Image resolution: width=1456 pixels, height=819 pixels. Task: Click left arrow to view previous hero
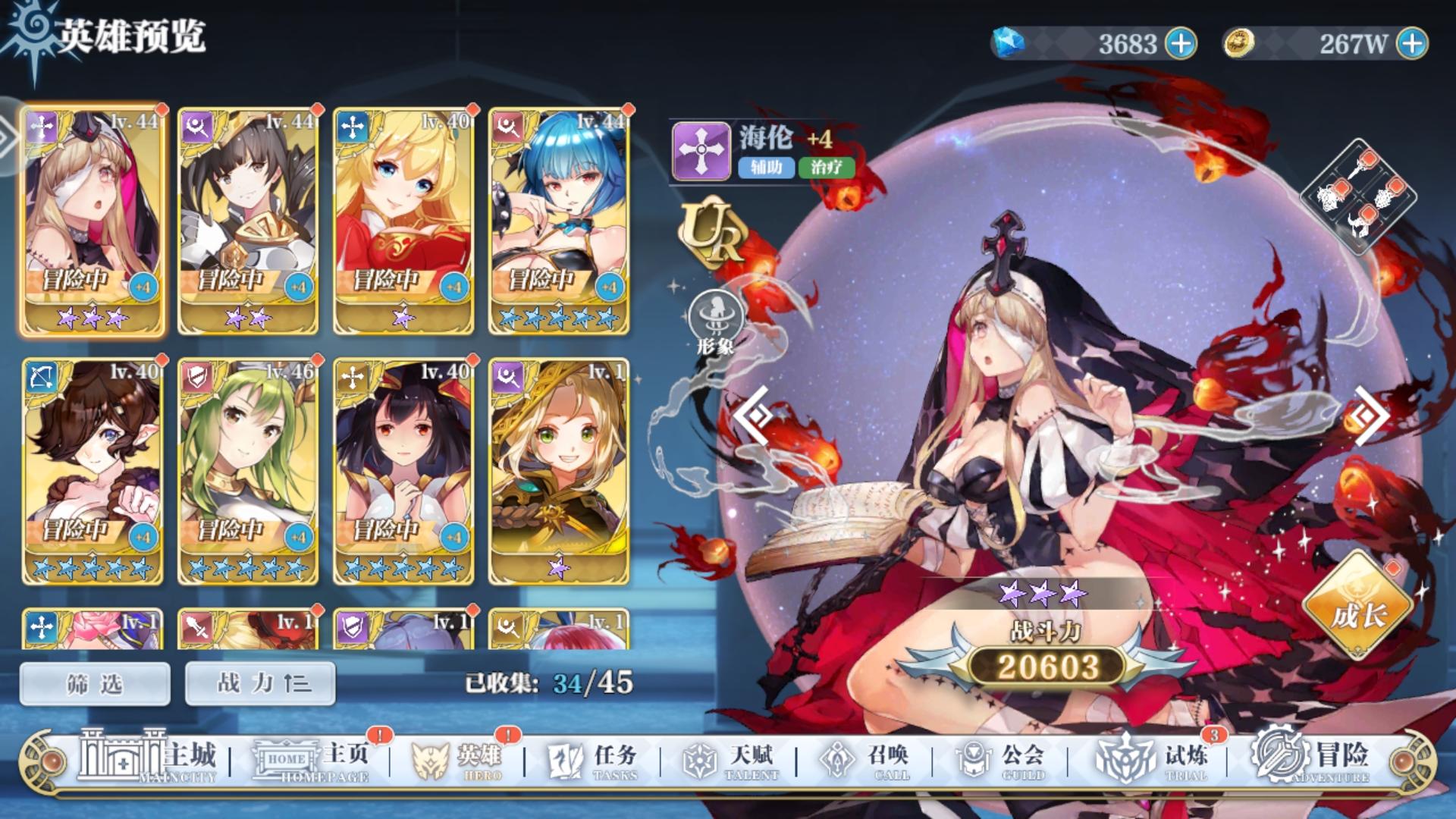[753, 415]
